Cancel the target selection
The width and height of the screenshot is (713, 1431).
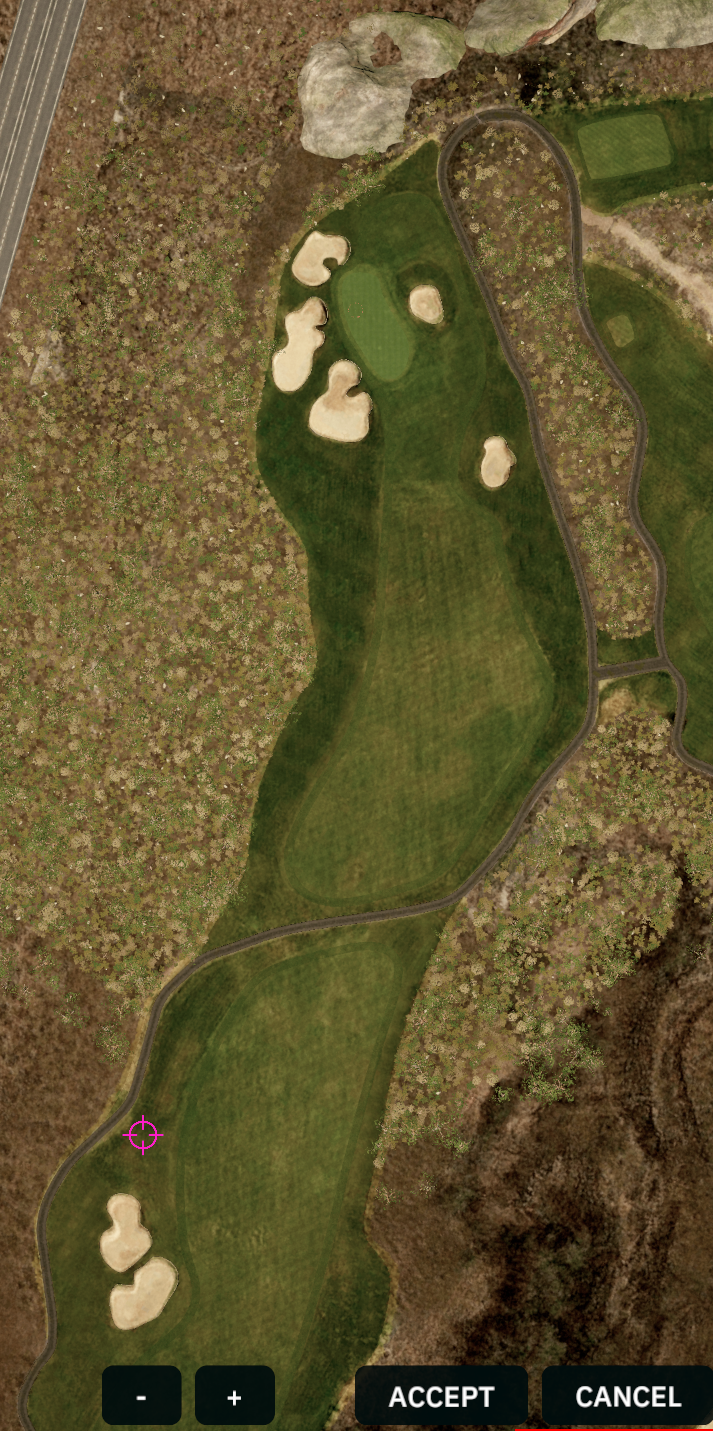click(628, 1396)
